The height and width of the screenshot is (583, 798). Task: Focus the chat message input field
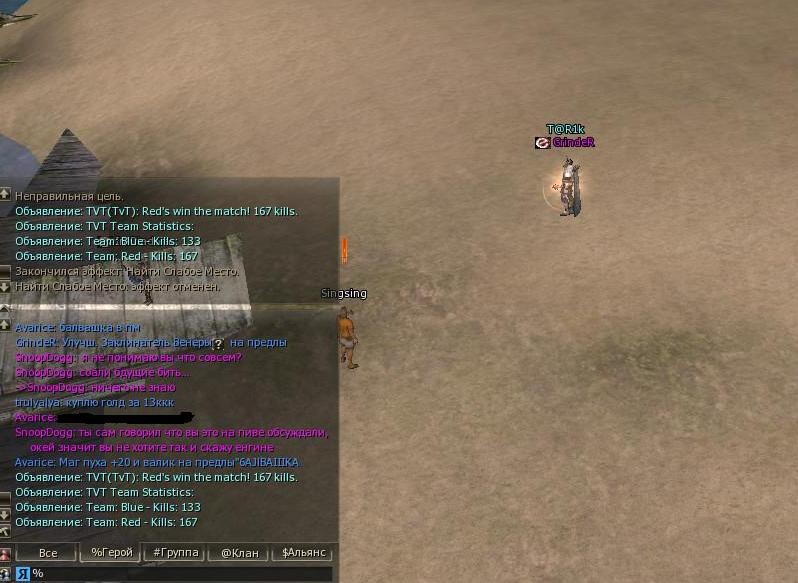[x=180, y=574]
